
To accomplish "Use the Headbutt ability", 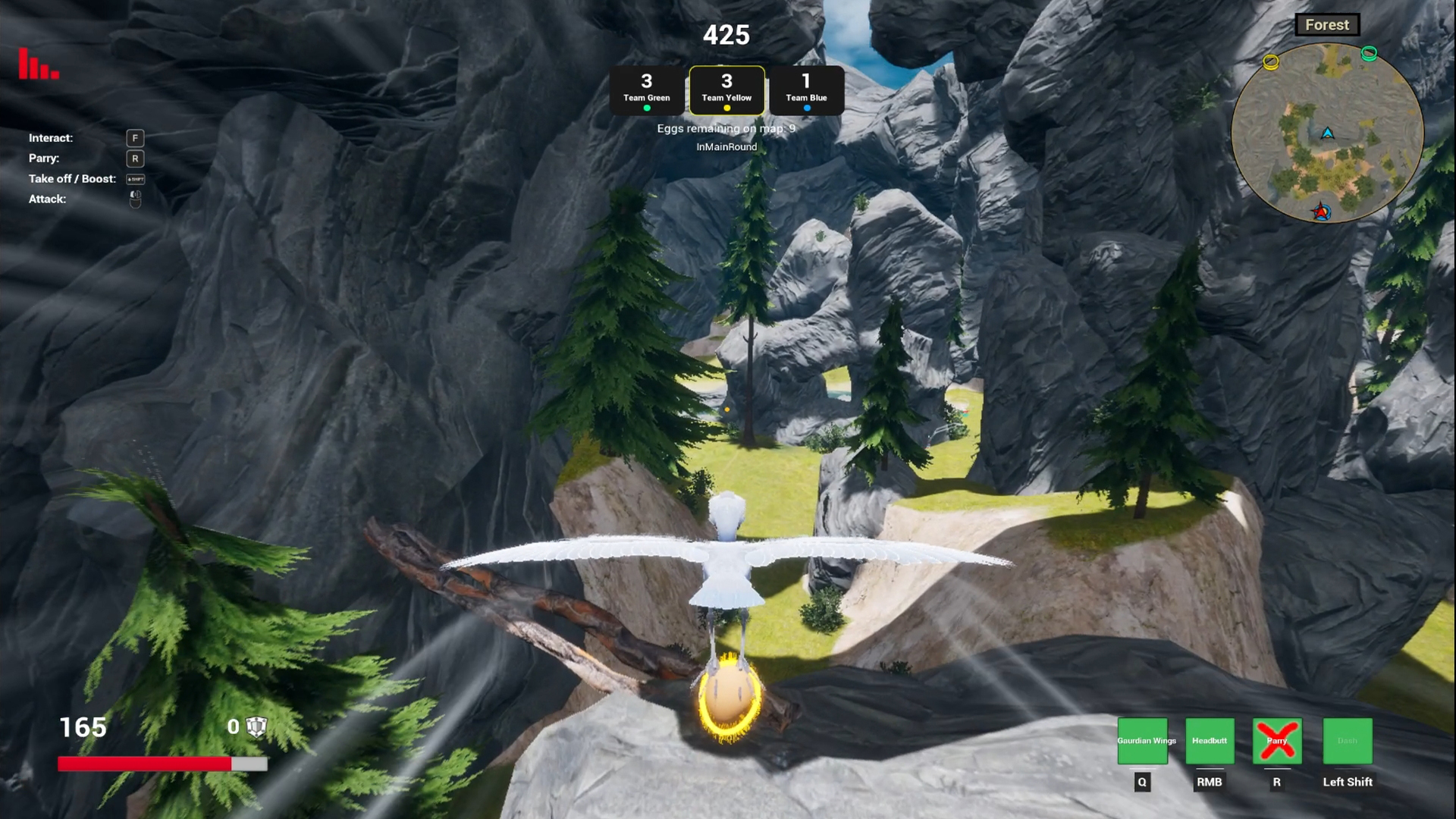I will 1210,741.
